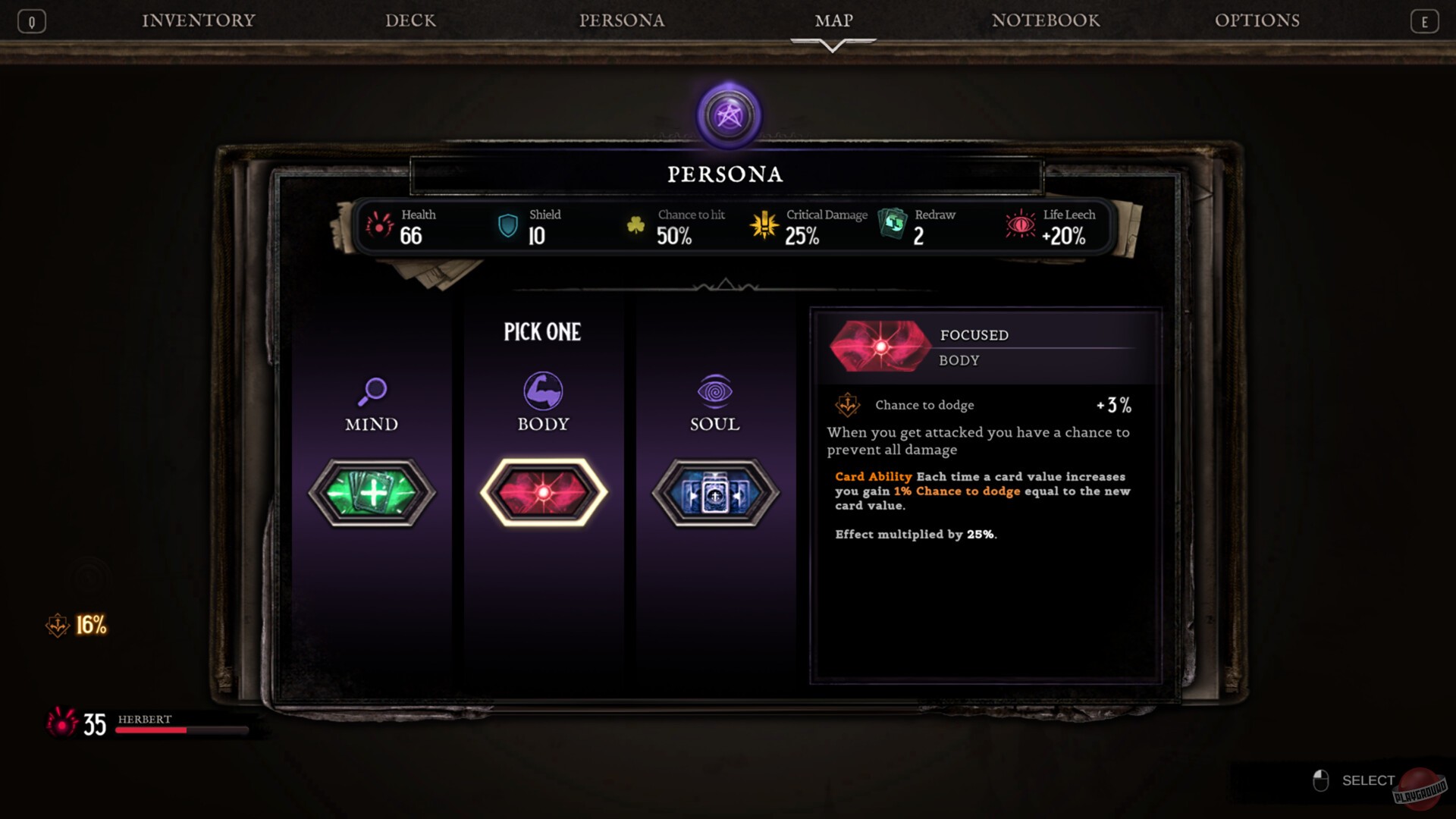Click the Shield stat icon
The image size is (1456, 819).
tap(507, 224)
